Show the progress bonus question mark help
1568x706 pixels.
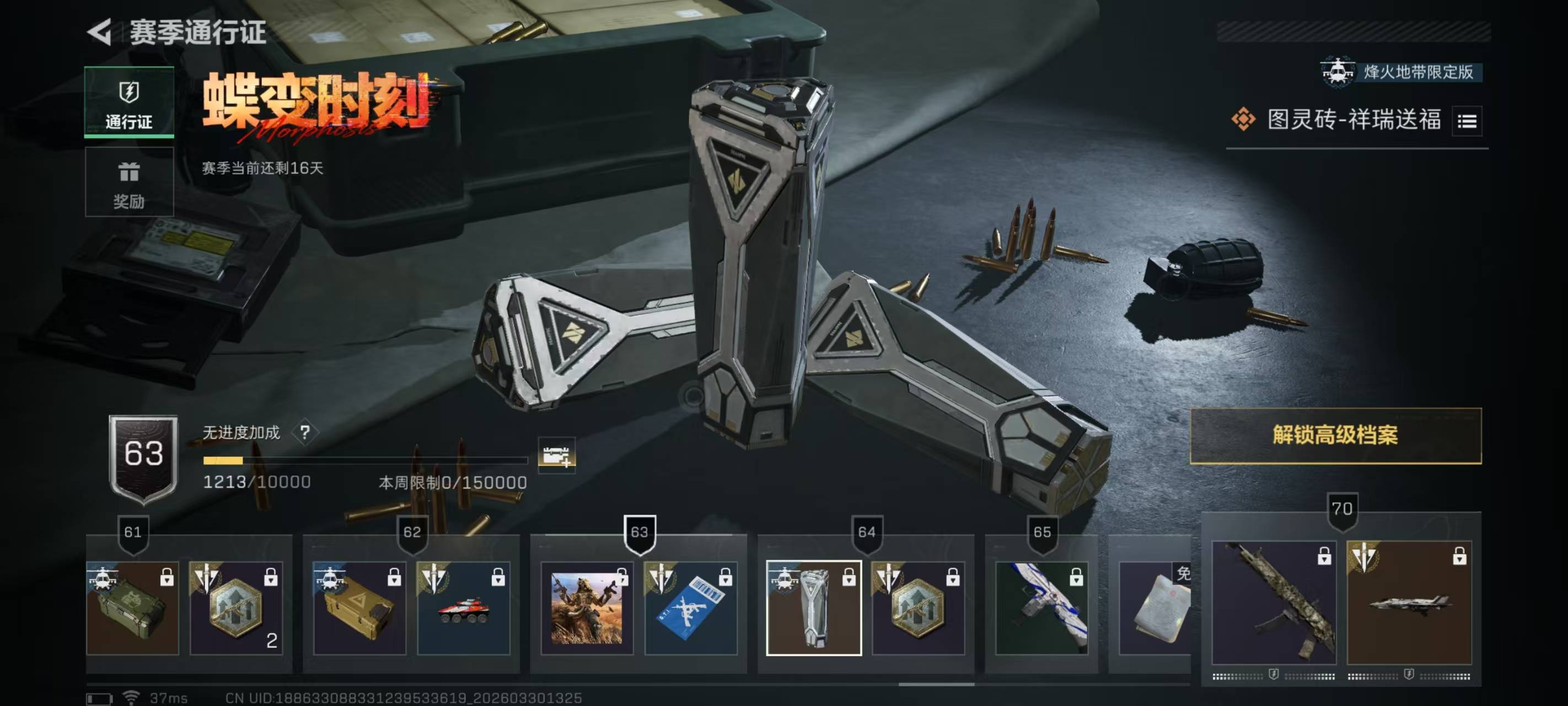pos(305,432)
